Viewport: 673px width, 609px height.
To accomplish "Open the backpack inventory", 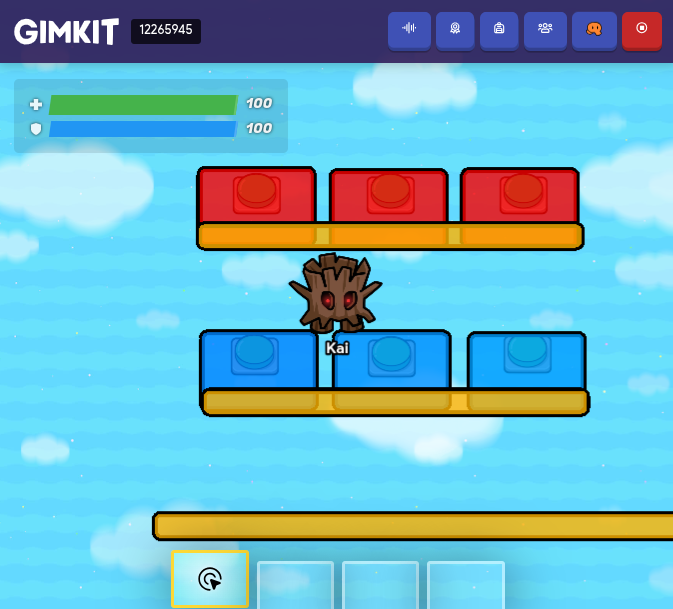I will tap(499, 29).
